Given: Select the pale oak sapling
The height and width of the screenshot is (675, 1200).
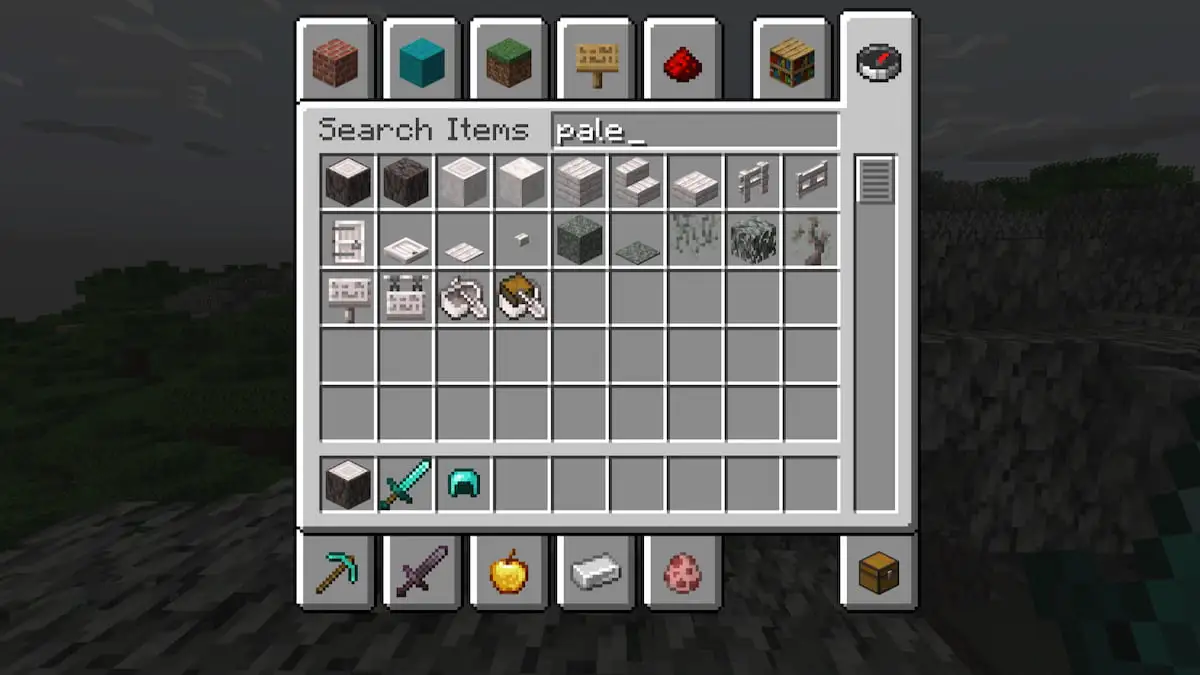Looking at the screenshot, I should 812,241.
